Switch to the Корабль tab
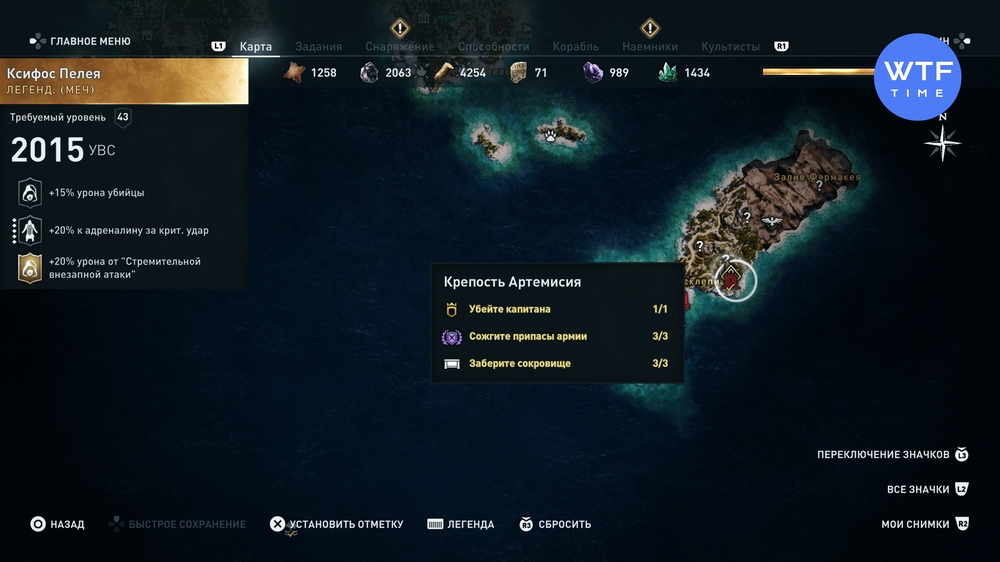Viewport: 1000px width, 562px height. click(575, 47)
